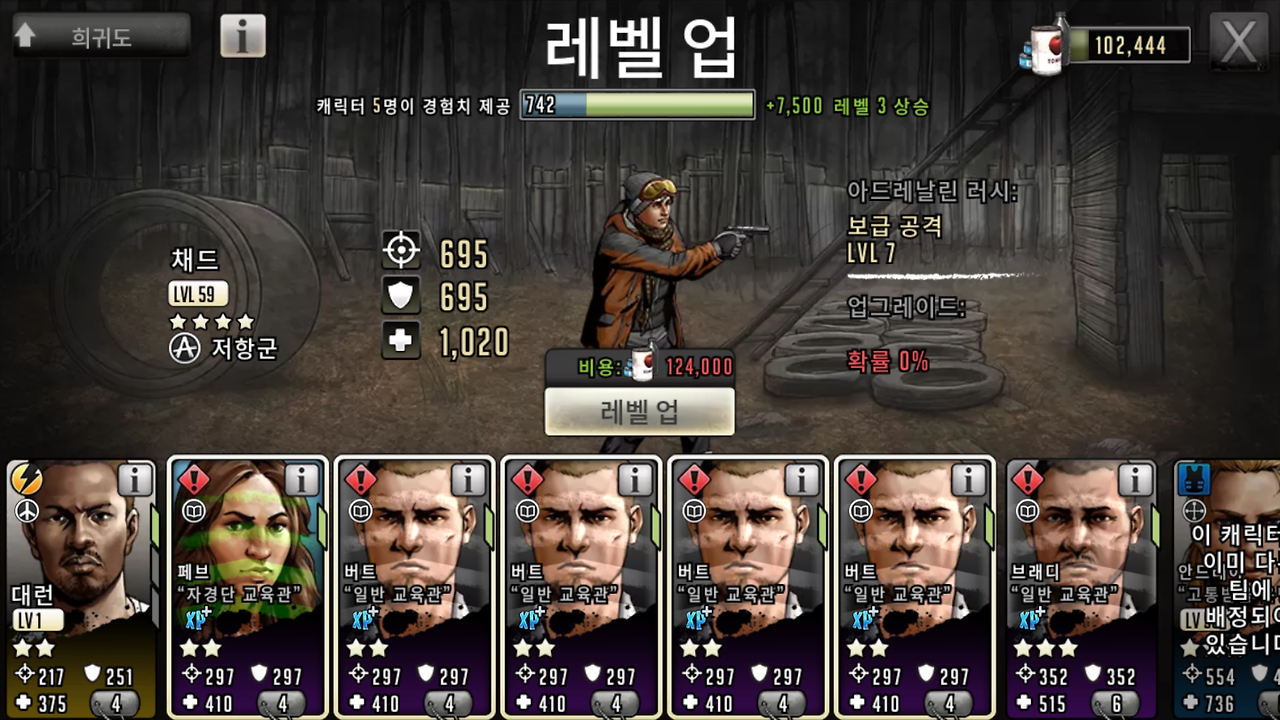
Task: Open info on 브래디's card
Action: click(1135, 481)
